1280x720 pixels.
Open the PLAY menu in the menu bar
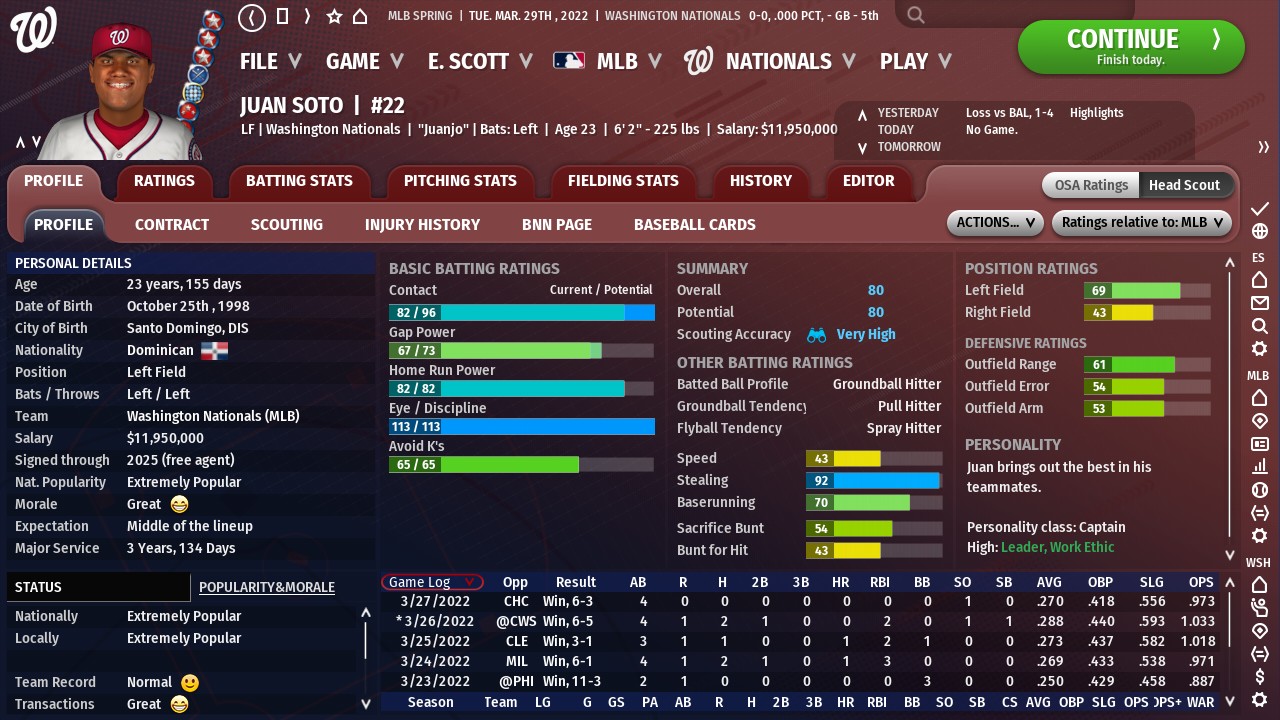pyautogui.click(x=905, y=61)
